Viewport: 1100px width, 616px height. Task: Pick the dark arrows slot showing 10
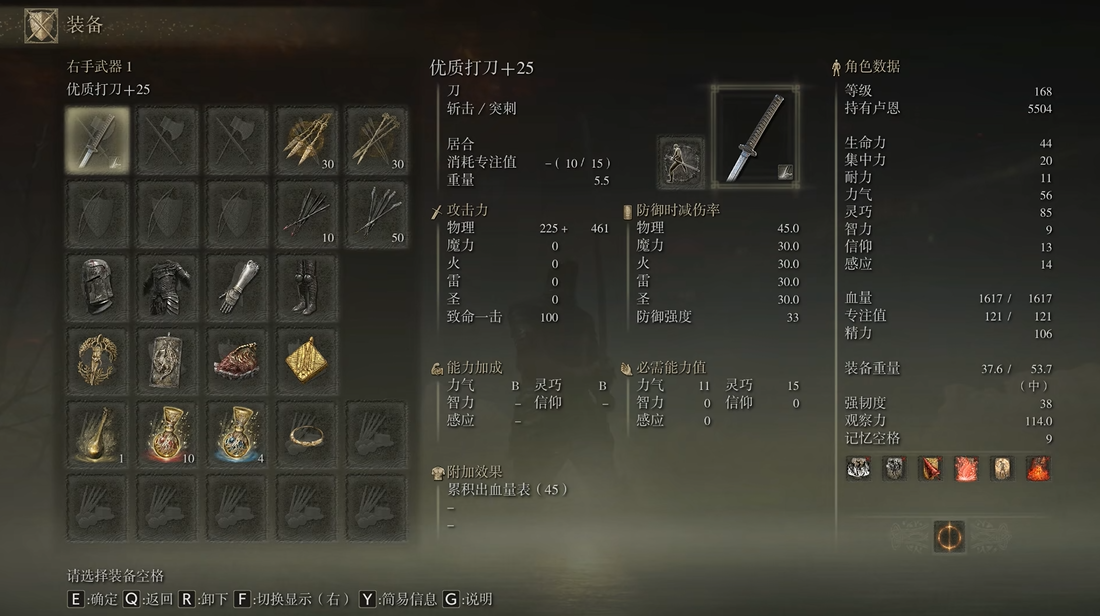pyautogui.click(x=307, y=213)
